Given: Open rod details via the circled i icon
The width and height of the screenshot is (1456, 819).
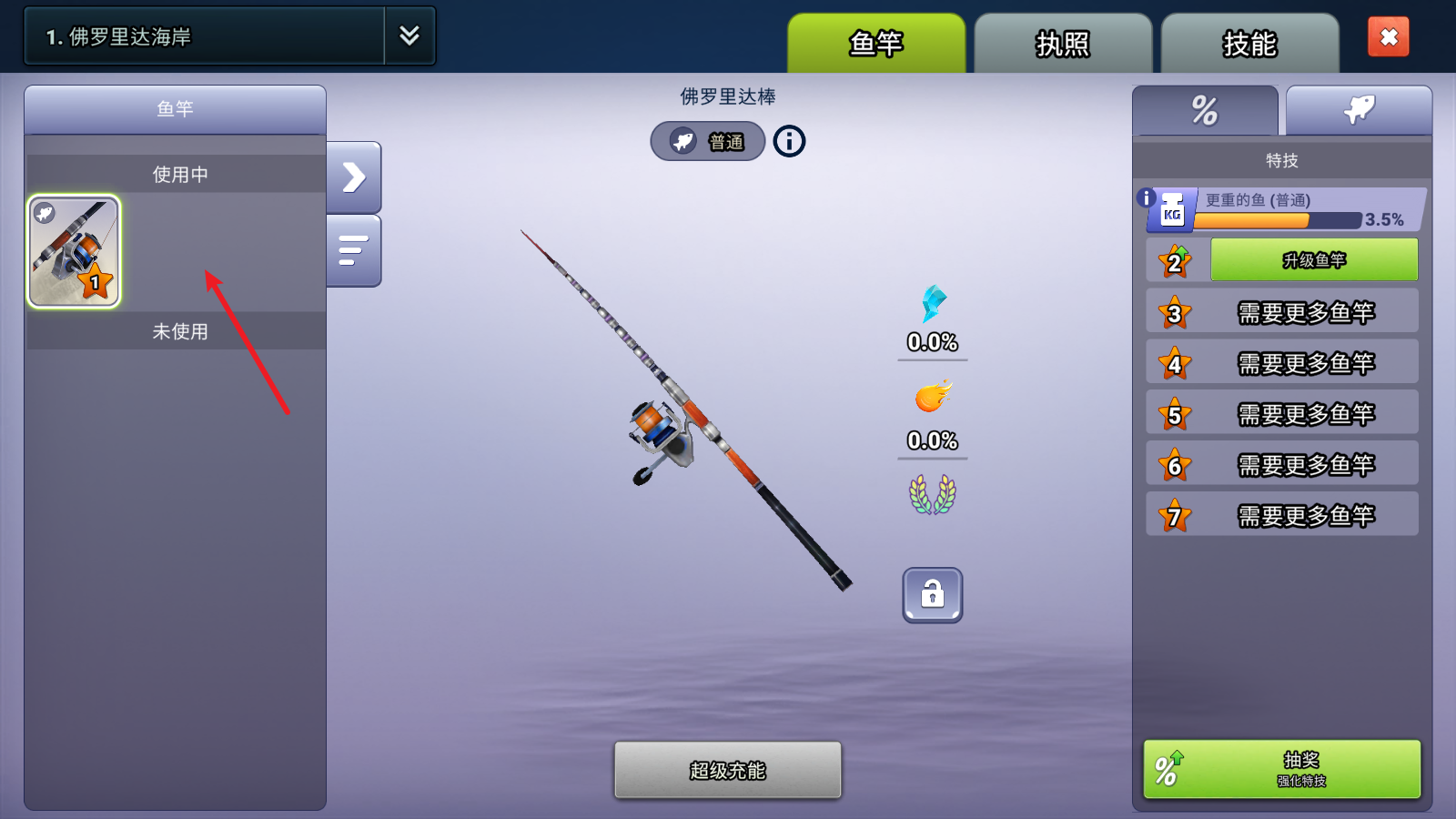Looking at the screenshot, I should click(788, 141).
